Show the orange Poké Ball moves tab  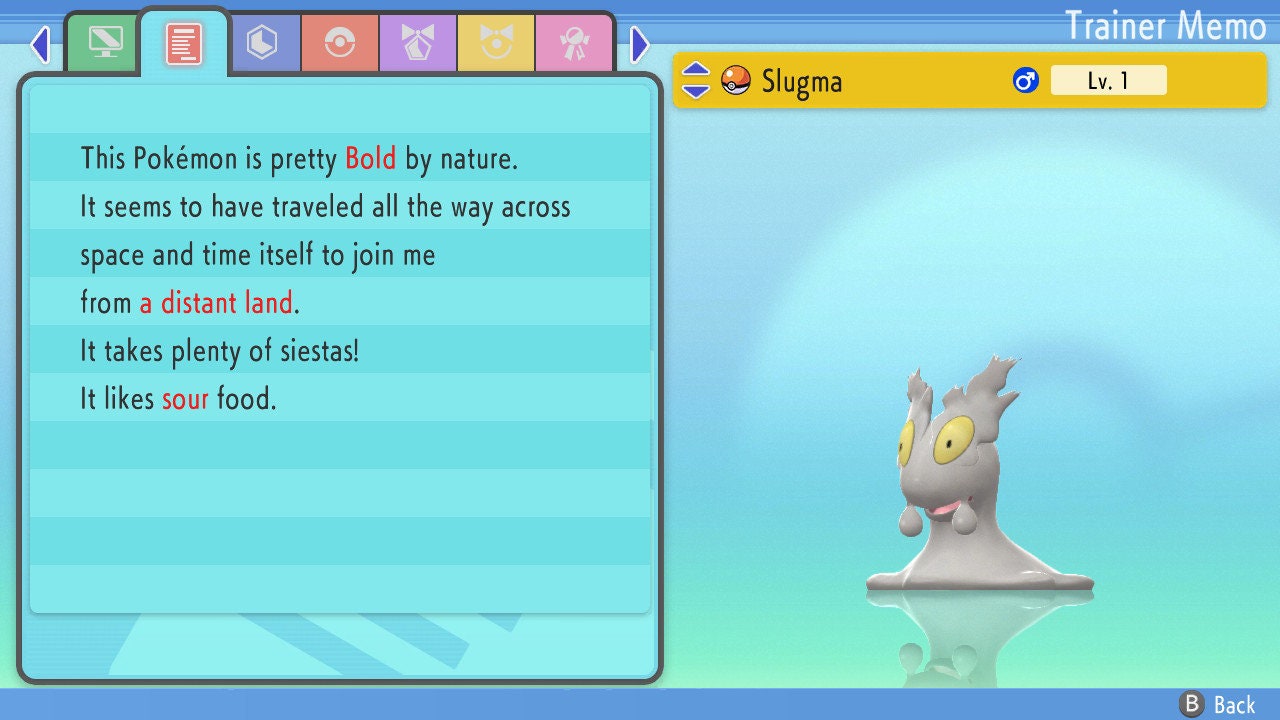(x=340, y=43)
